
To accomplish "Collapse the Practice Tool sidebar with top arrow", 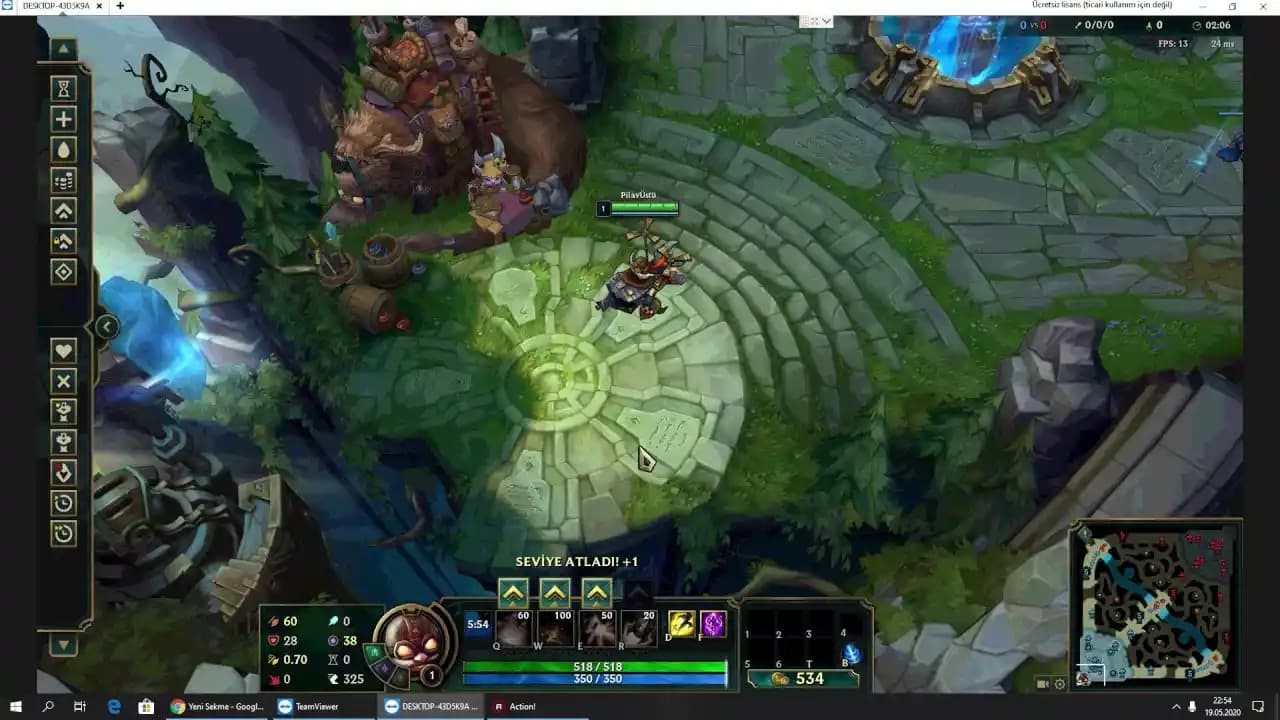I will [x=63, y=46].
